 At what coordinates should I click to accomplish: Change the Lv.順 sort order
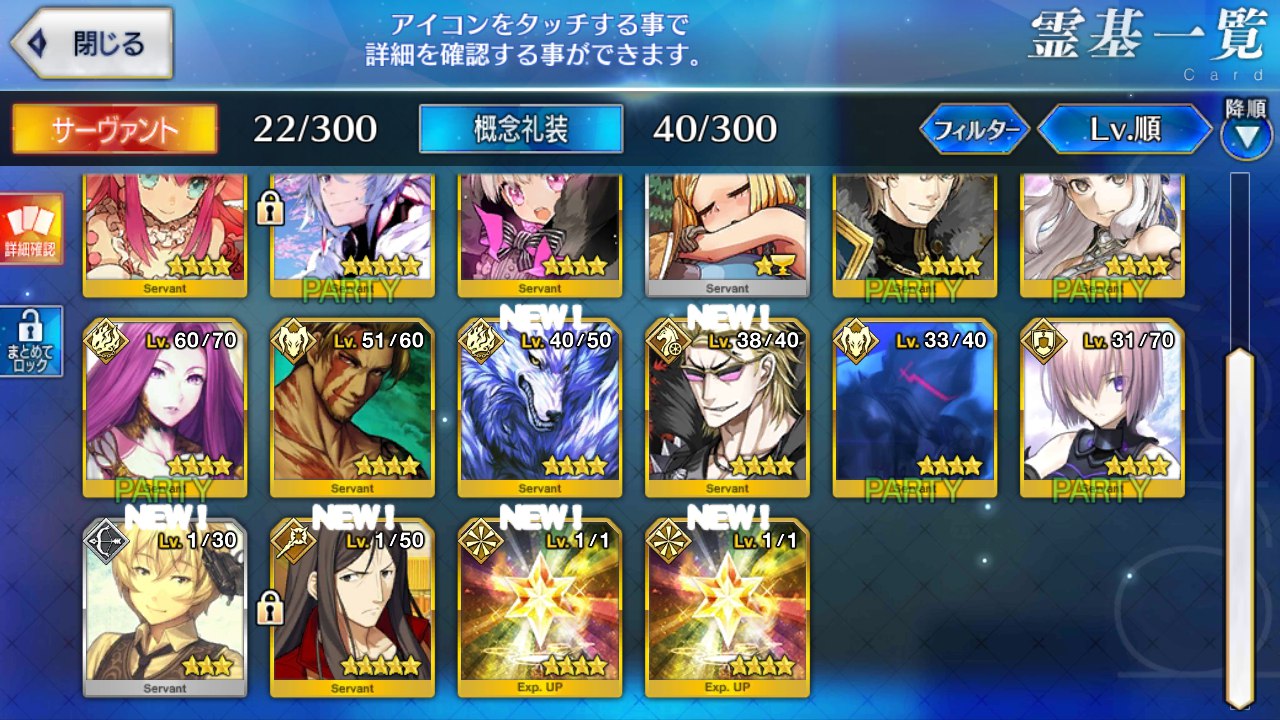tap(1126, 129)
